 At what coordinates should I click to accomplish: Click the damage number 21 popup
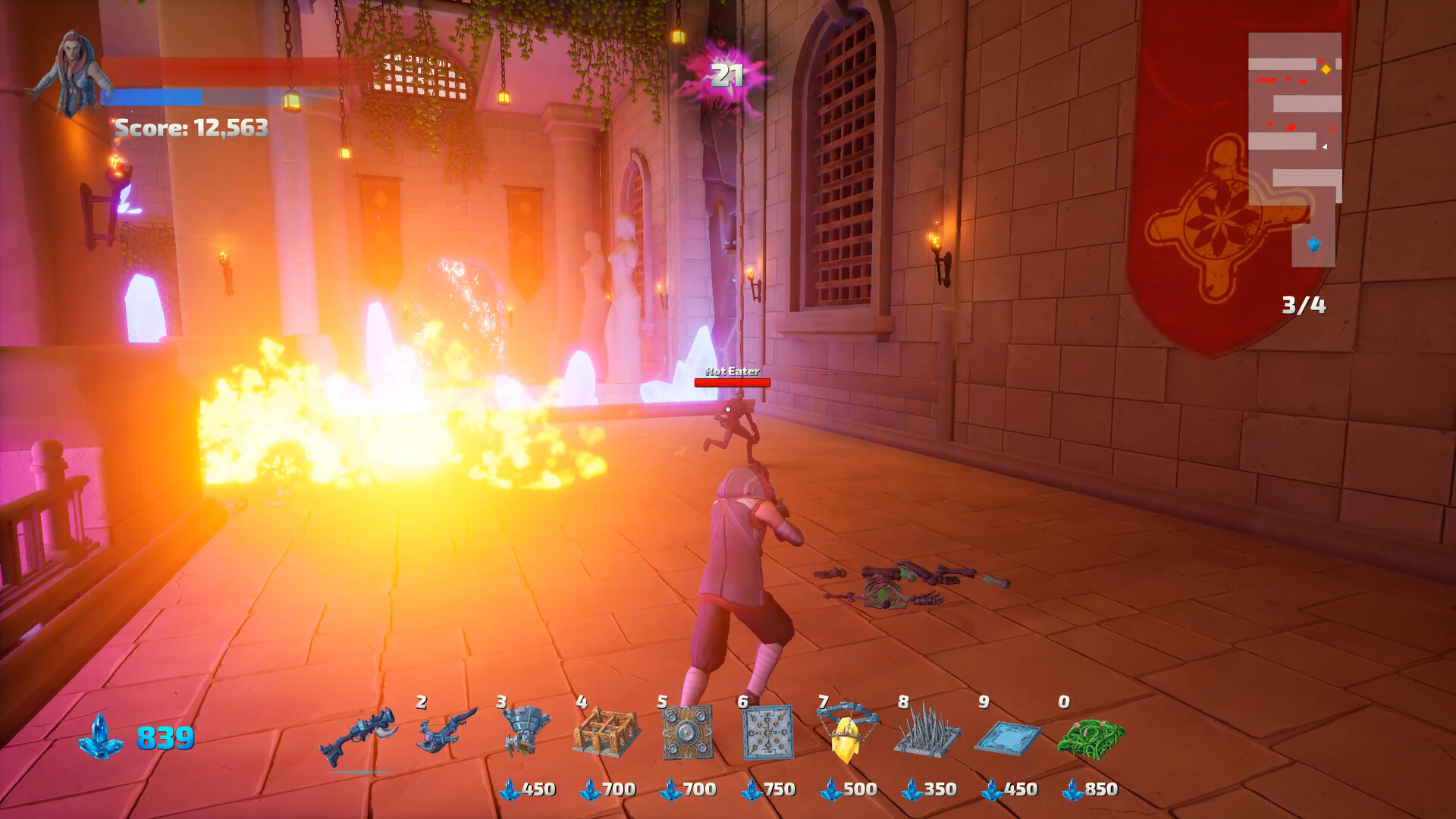[726, 75]
